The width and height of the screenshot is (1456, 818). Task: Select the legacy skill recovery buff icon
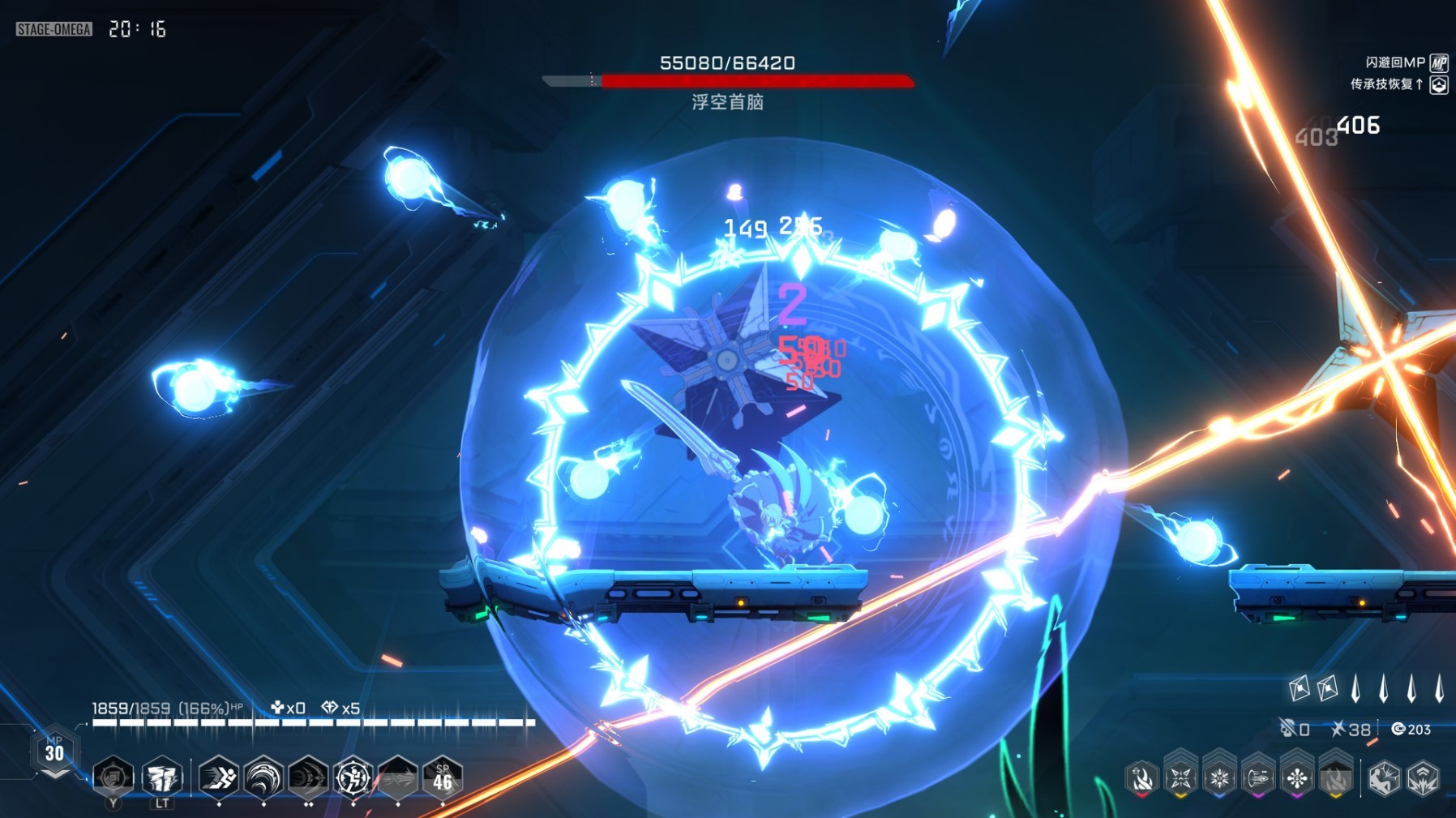(x=1439, y=84)
